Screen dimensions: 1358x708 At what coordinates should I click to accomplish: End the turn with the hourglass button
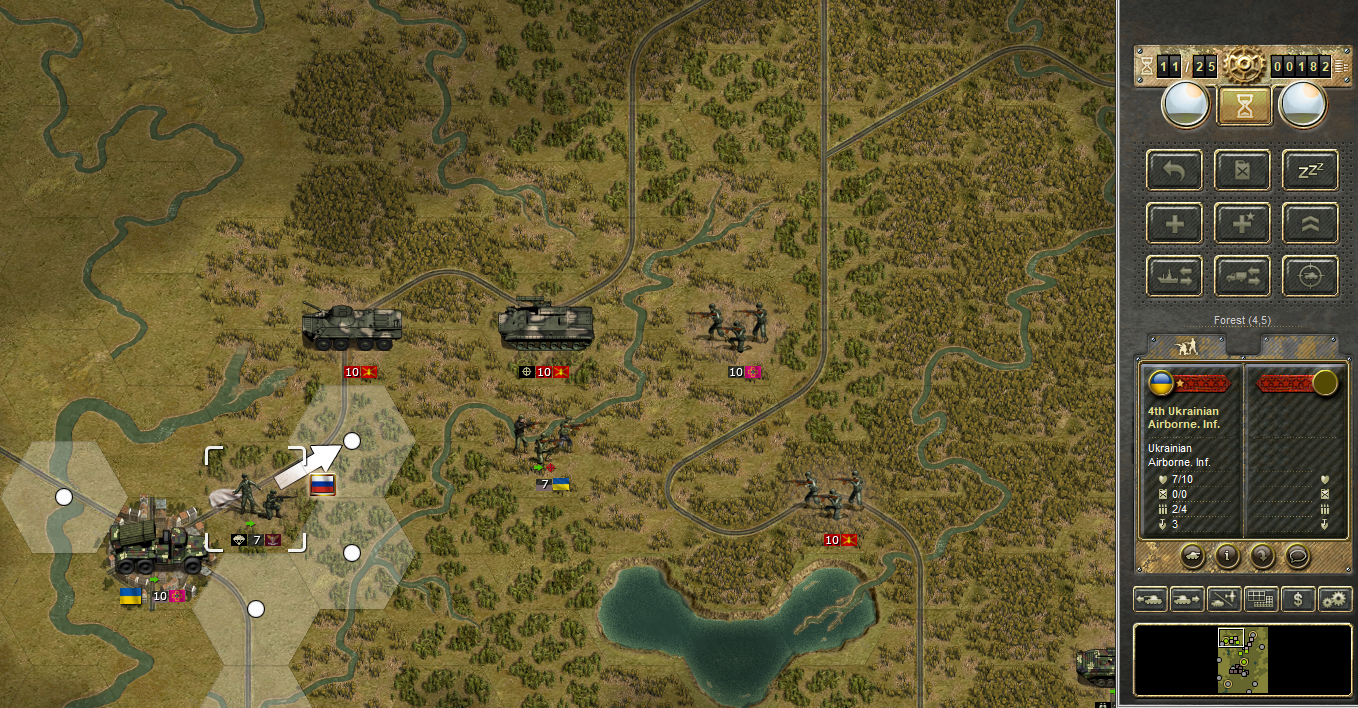[x=1244, y=106]
